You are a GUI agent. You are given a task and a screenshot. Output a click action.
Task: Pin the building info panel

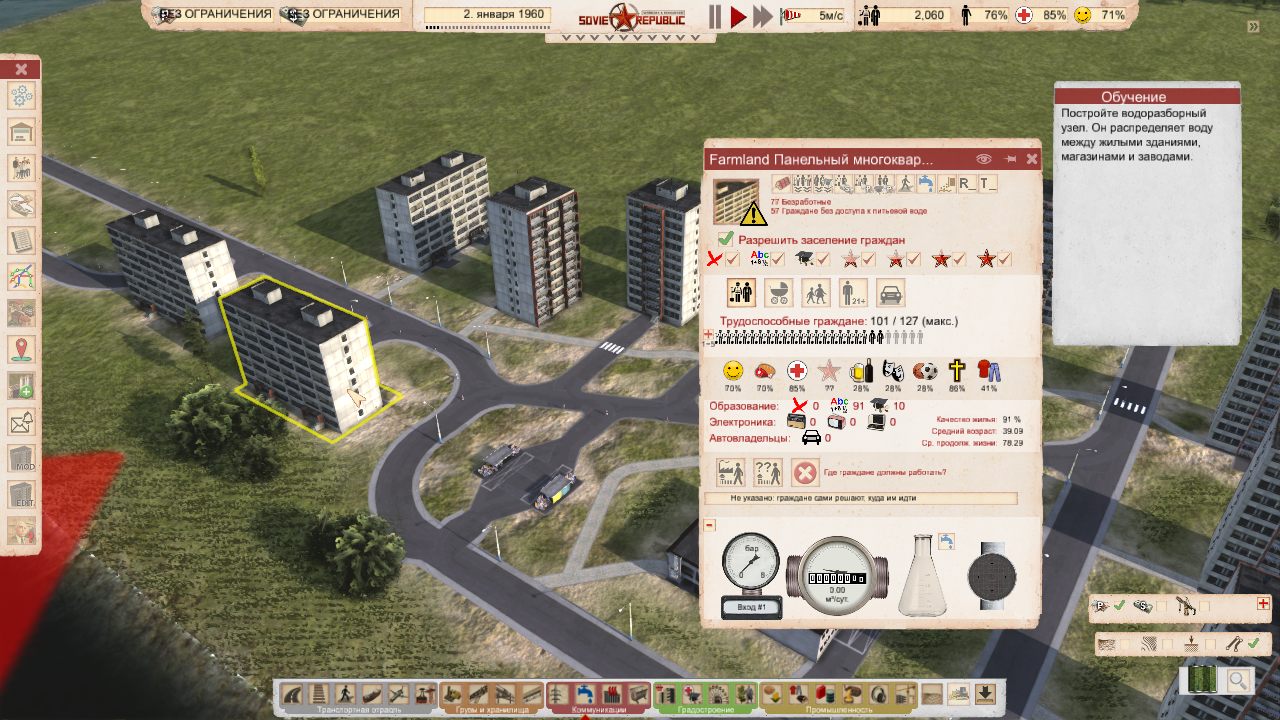click(1010, 159)
